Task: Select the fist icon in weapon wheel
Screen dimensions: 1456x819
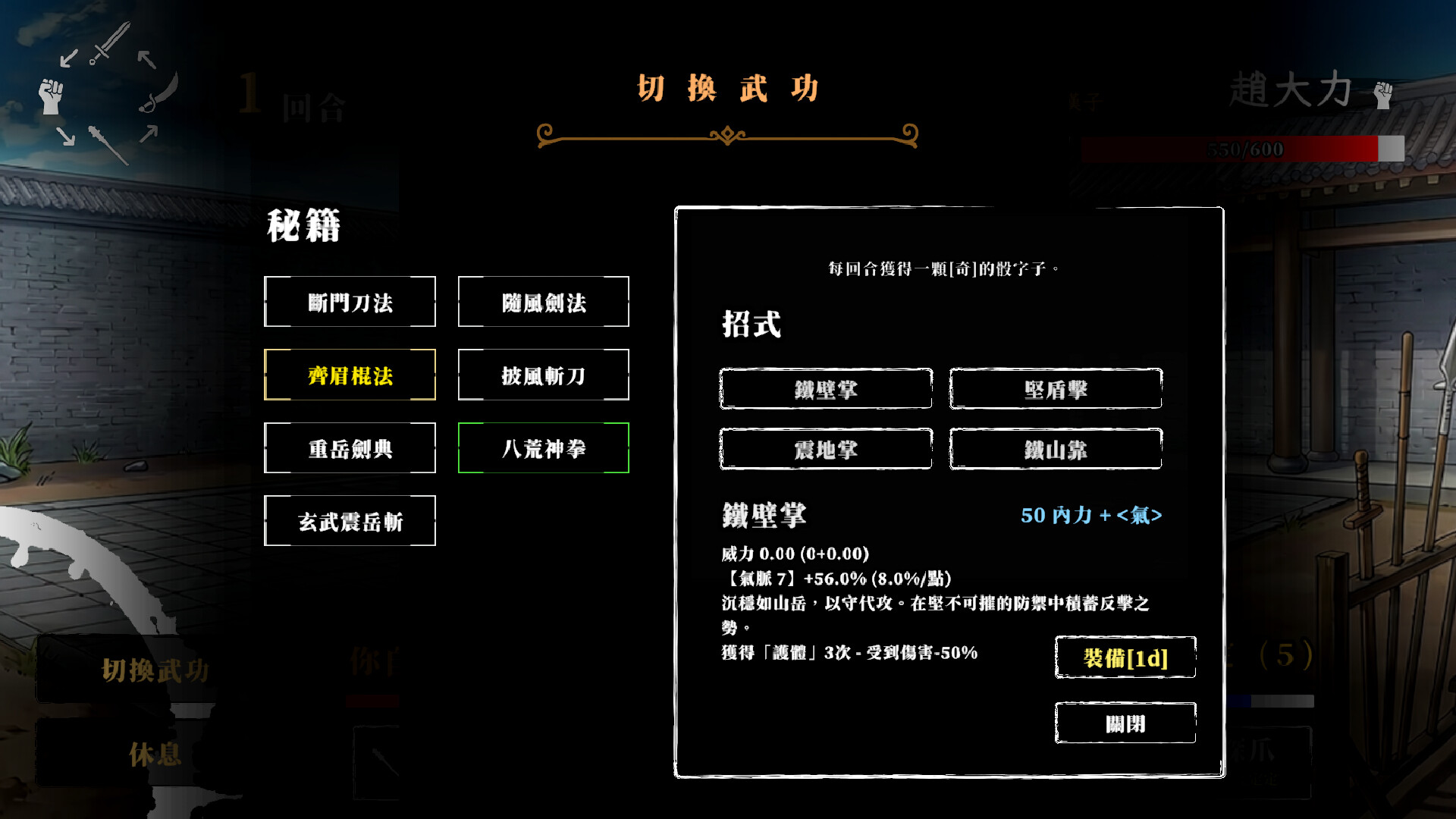Action: (x=50, y=96)
